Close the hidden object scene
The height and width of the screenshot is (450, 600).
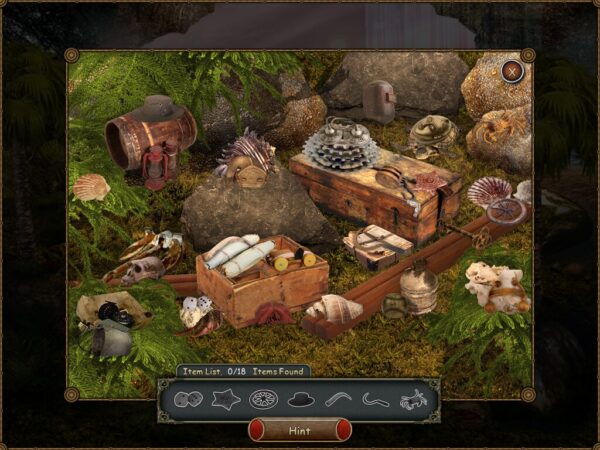pyautogui.click(x=512, y=71)
